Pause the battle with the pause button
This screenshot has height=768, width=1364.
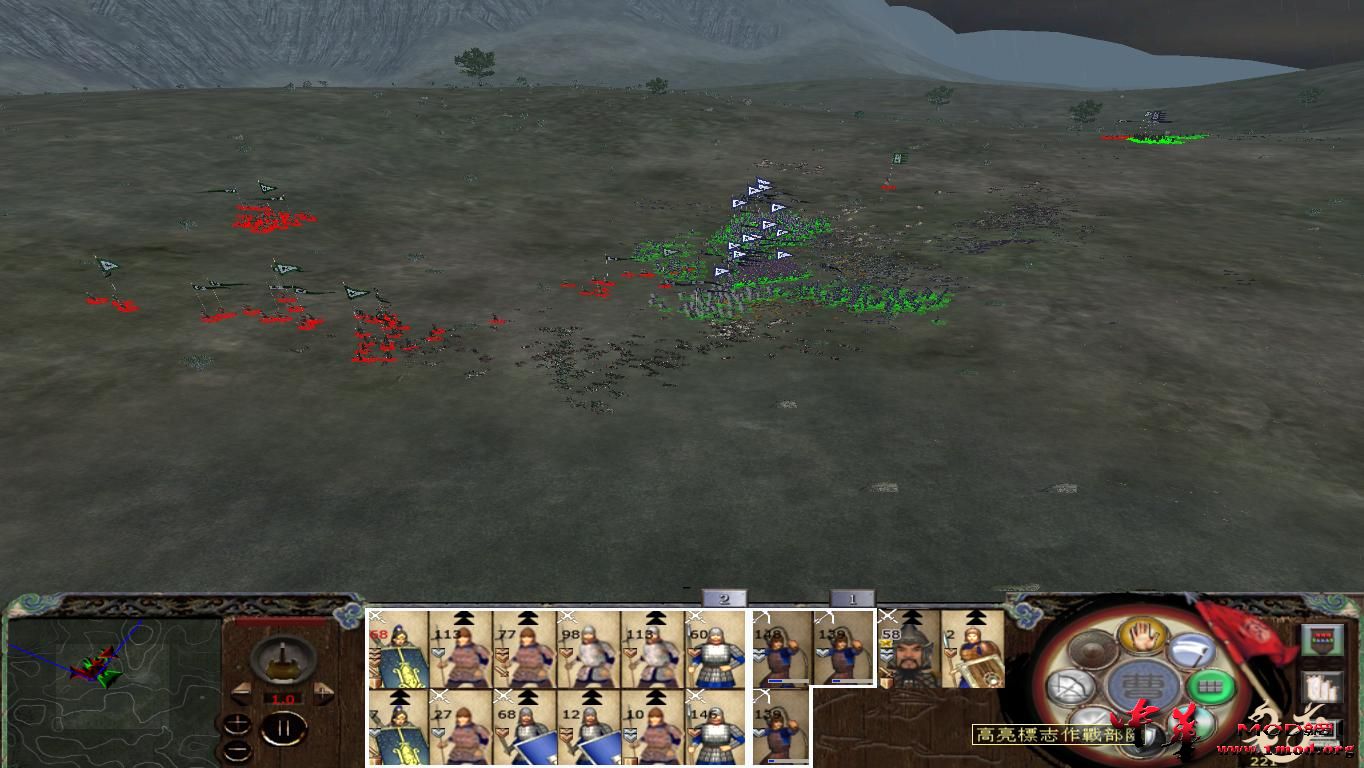(283, 728)
